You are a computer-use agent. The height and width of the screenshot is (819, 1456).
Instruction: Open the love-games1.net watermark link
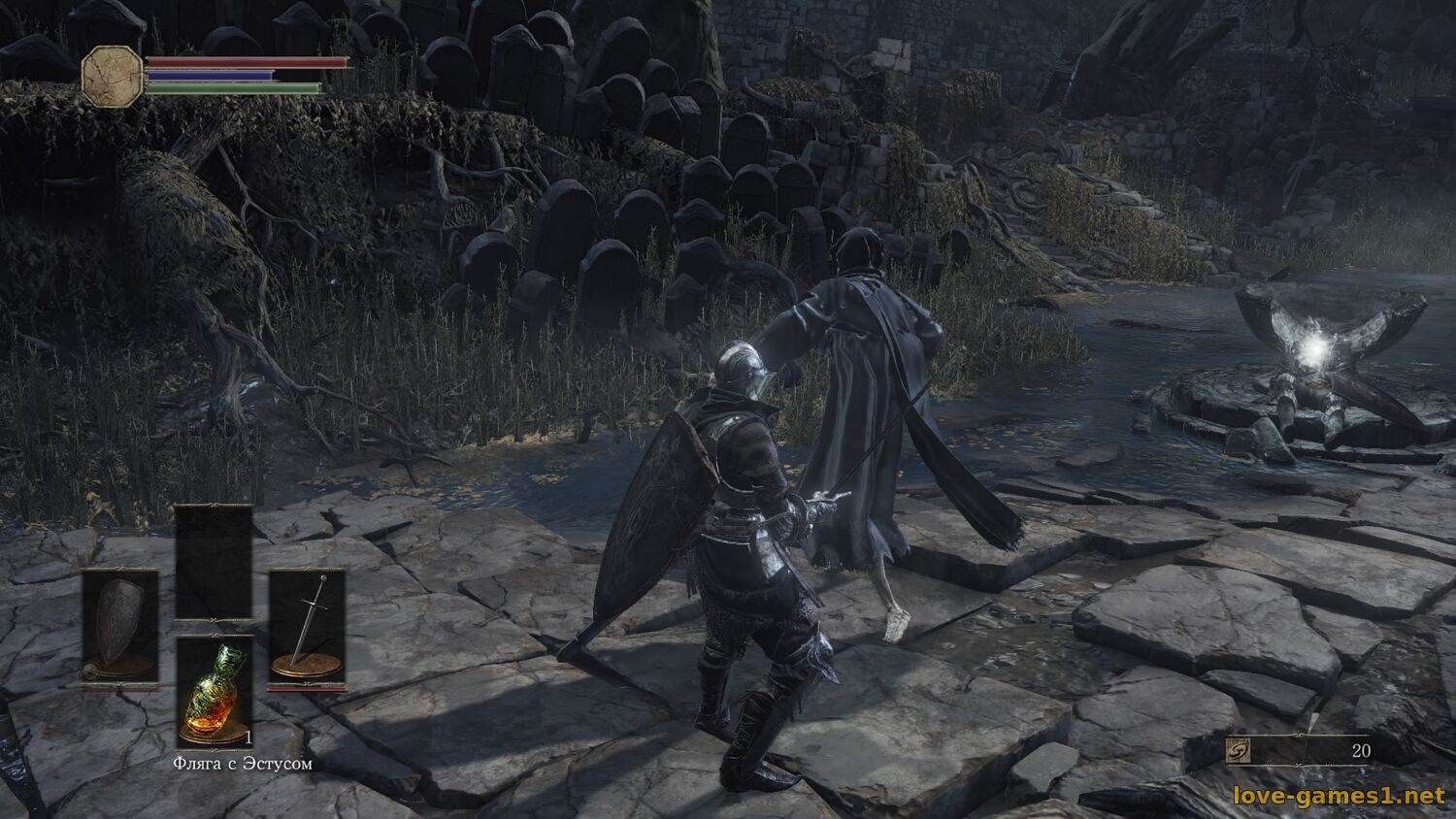pyautogui.click(x=1338, y=796)
